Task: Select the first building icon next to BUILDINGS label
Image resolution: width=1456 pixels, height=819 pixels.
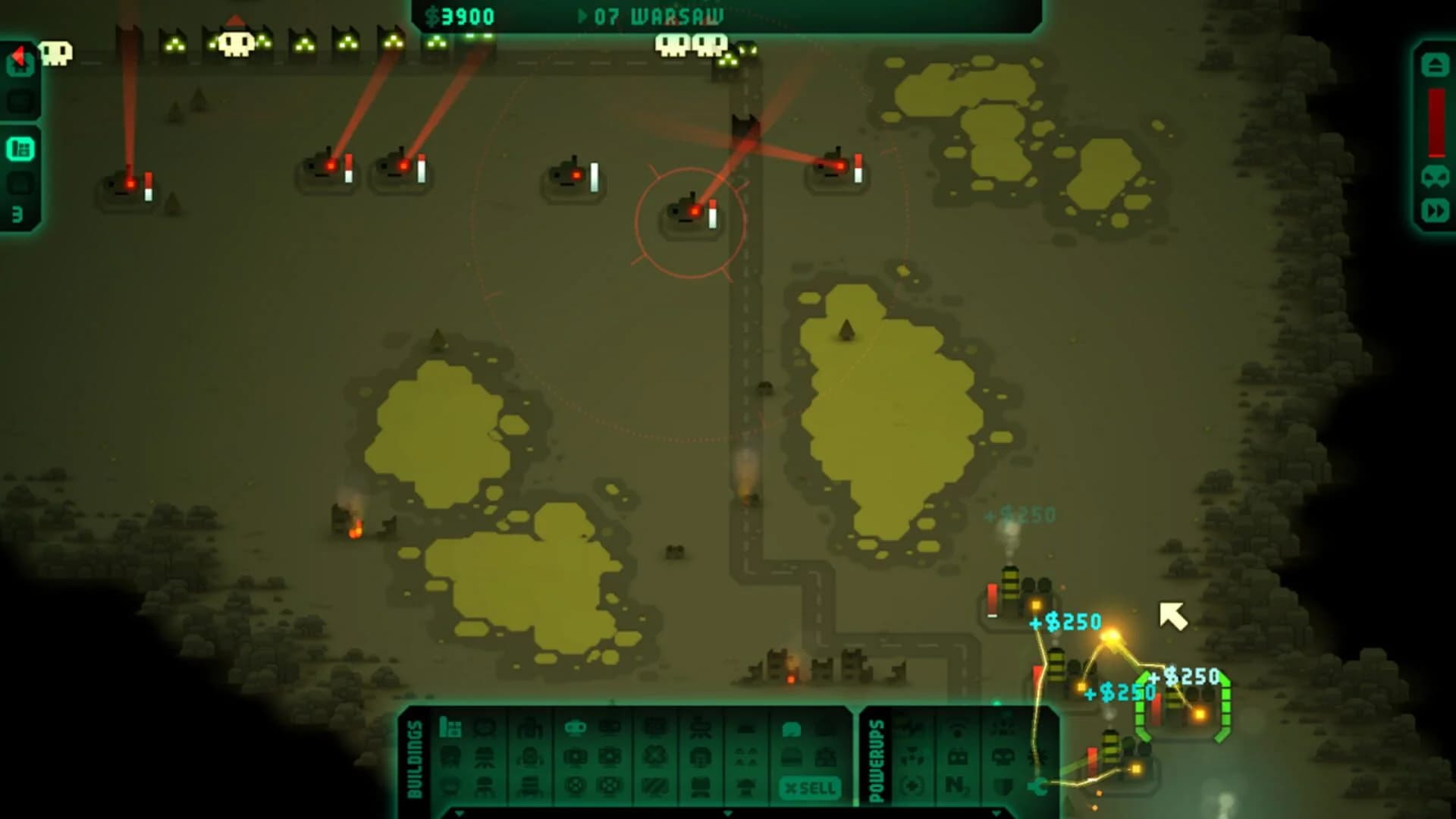Action: [450, 728]
